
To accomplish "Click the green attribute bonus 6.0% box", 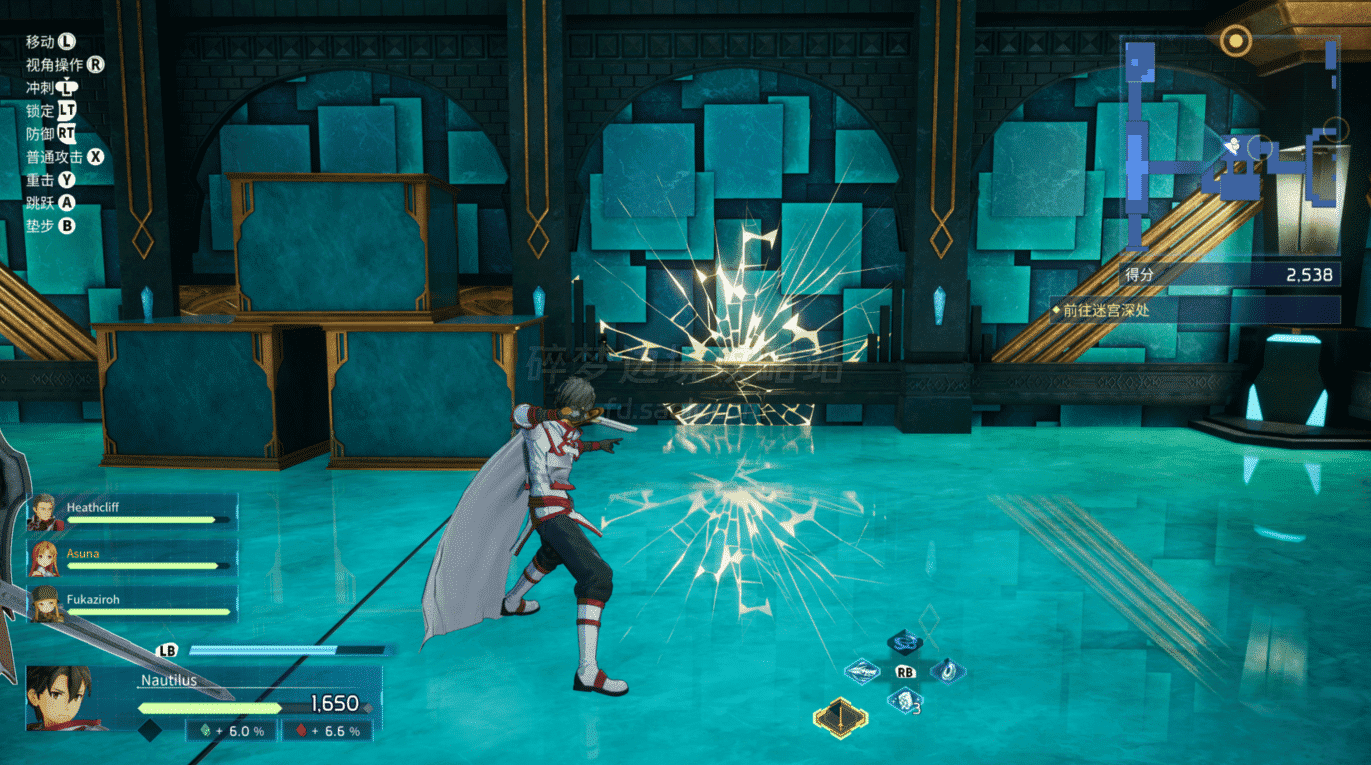I will tap(233, 731).
